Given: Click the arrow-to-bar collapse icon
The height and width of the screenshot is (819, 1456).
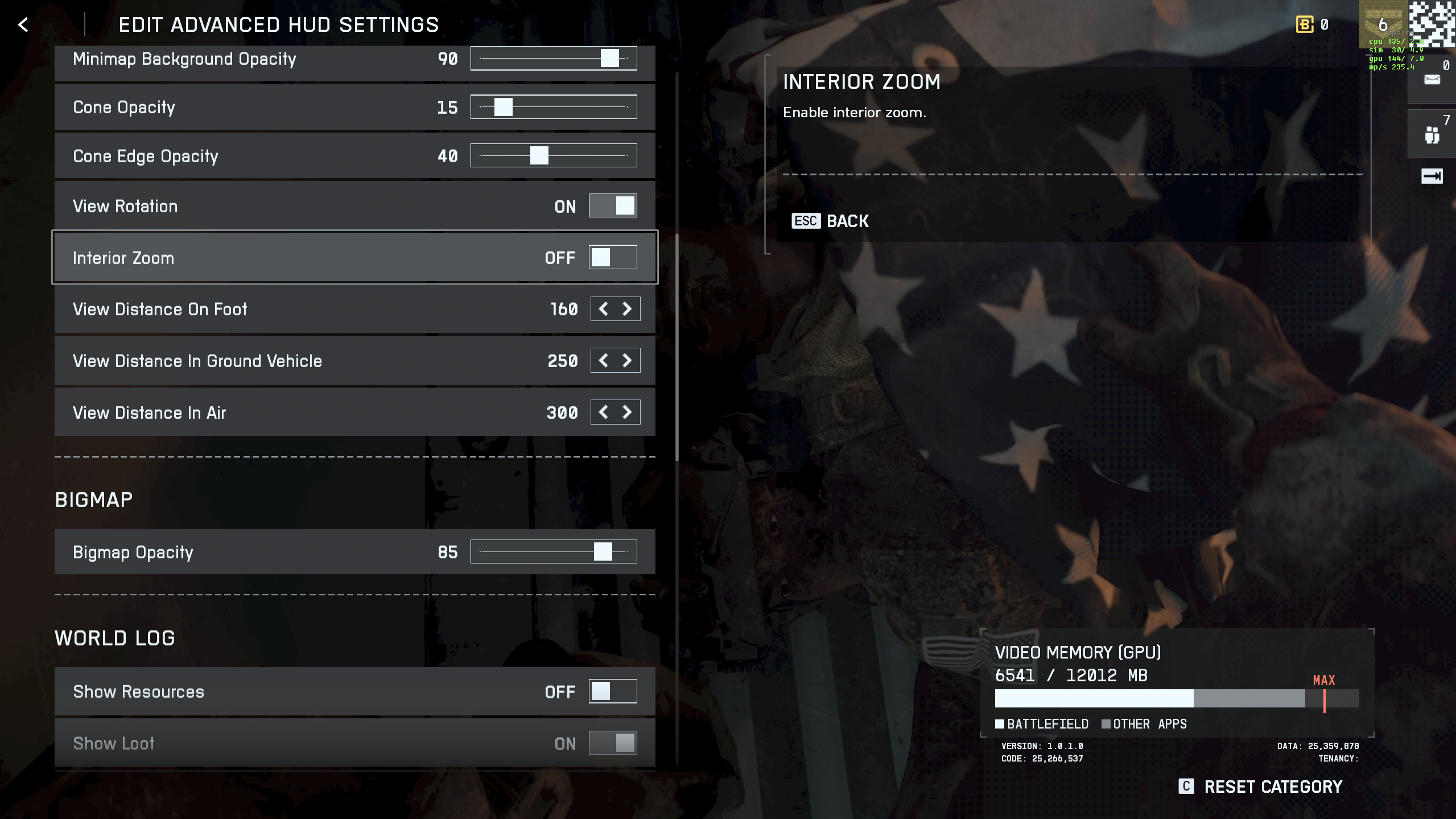Looking at the screenshot, I should (x=1432, y=176).
